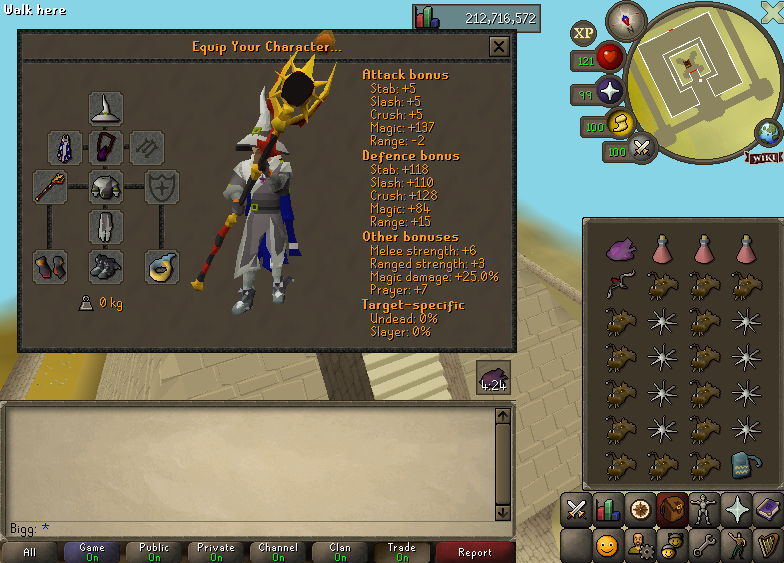Open the Wiki lookup button

pyautogui.click(x=763, y=157)
